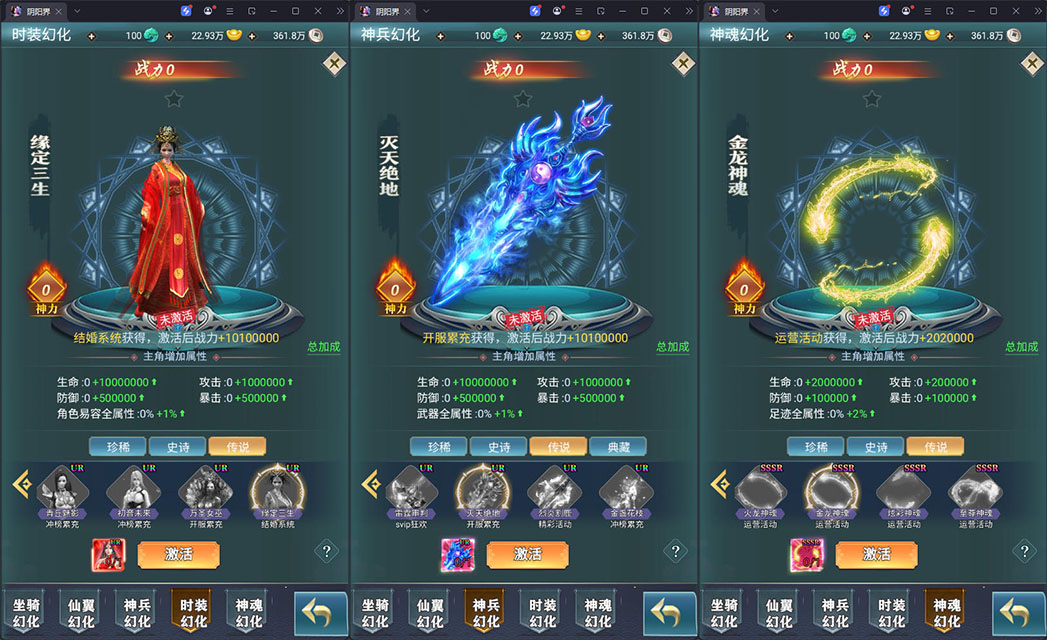This screenshot has width=1047, height=640.
Task: Pick the 炫彩神魂 soul thumbnail
Action: pos(902,492)
